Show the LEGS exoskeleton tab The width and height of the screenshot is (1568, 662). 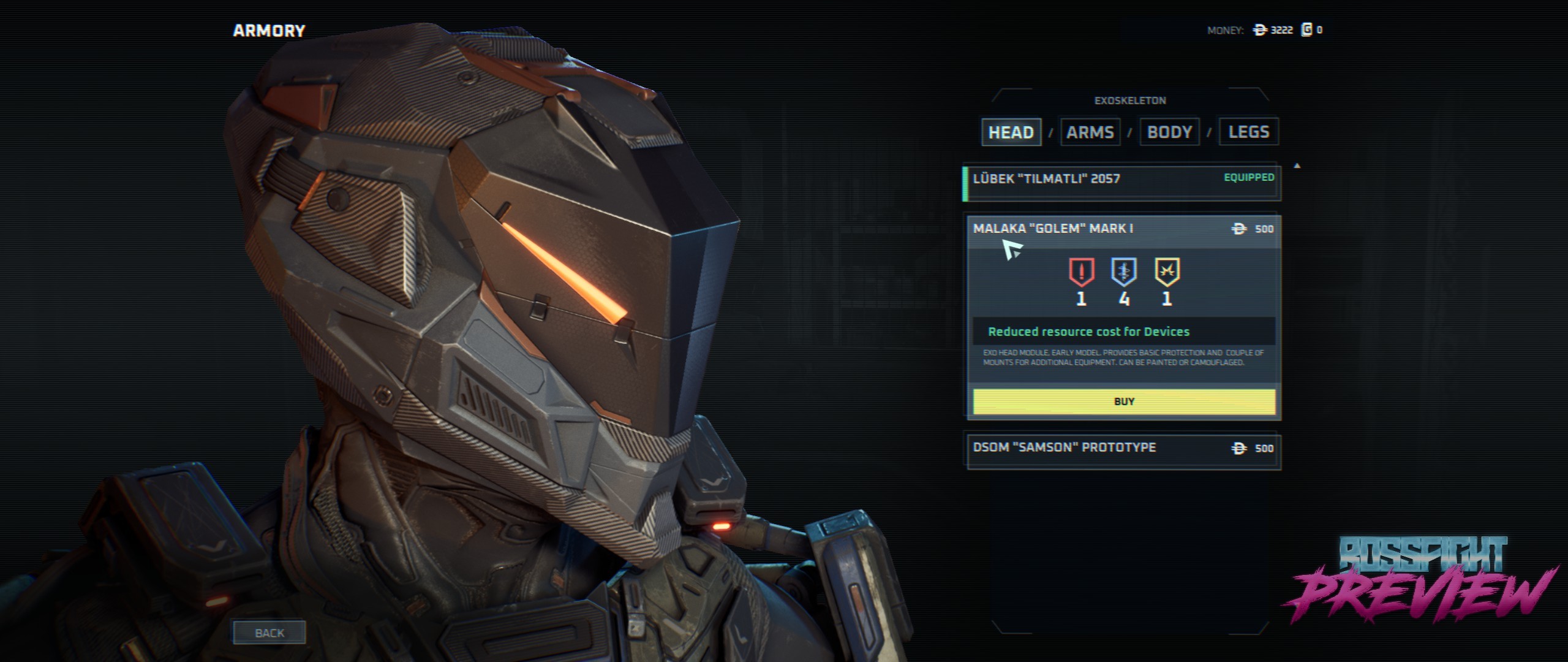(x=1248, y=132)
